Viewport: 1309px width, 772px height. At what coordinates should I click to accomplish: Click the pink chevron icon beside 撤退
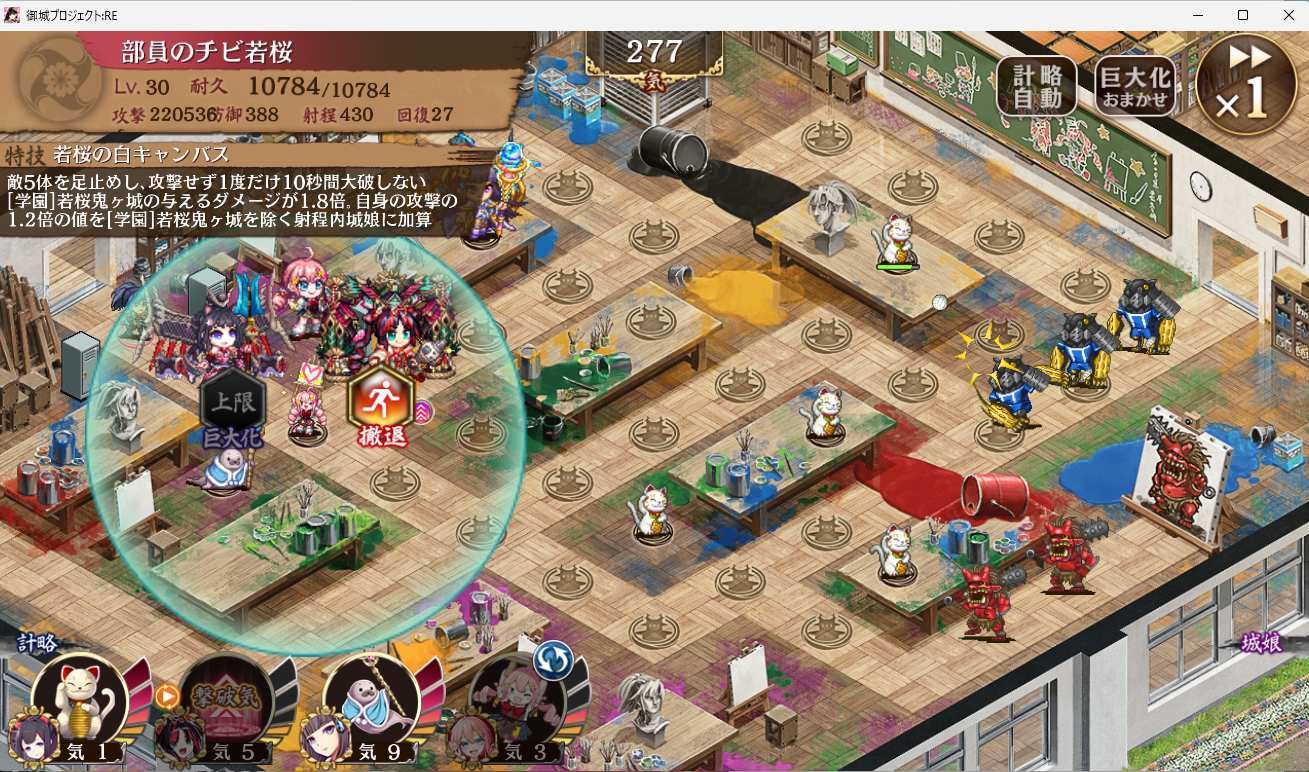click(423, 411)
